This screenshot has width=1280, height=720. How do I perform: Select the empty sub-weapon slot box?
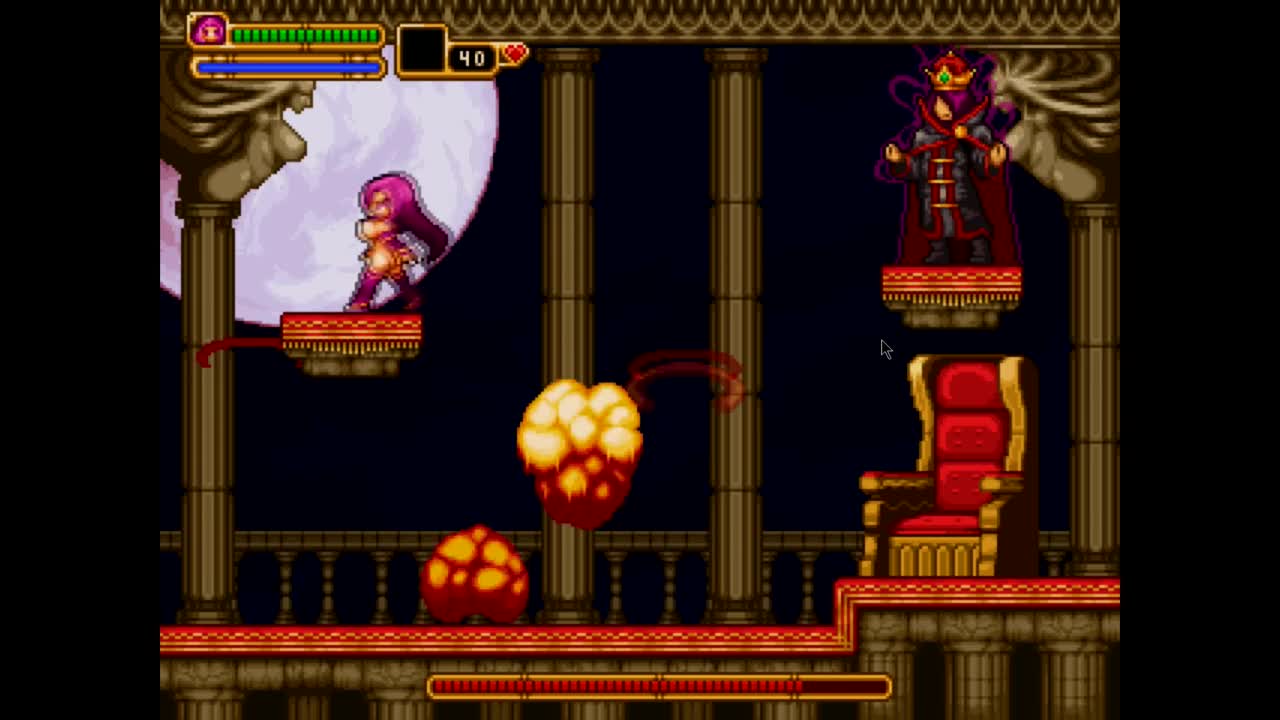coord(421,50)
